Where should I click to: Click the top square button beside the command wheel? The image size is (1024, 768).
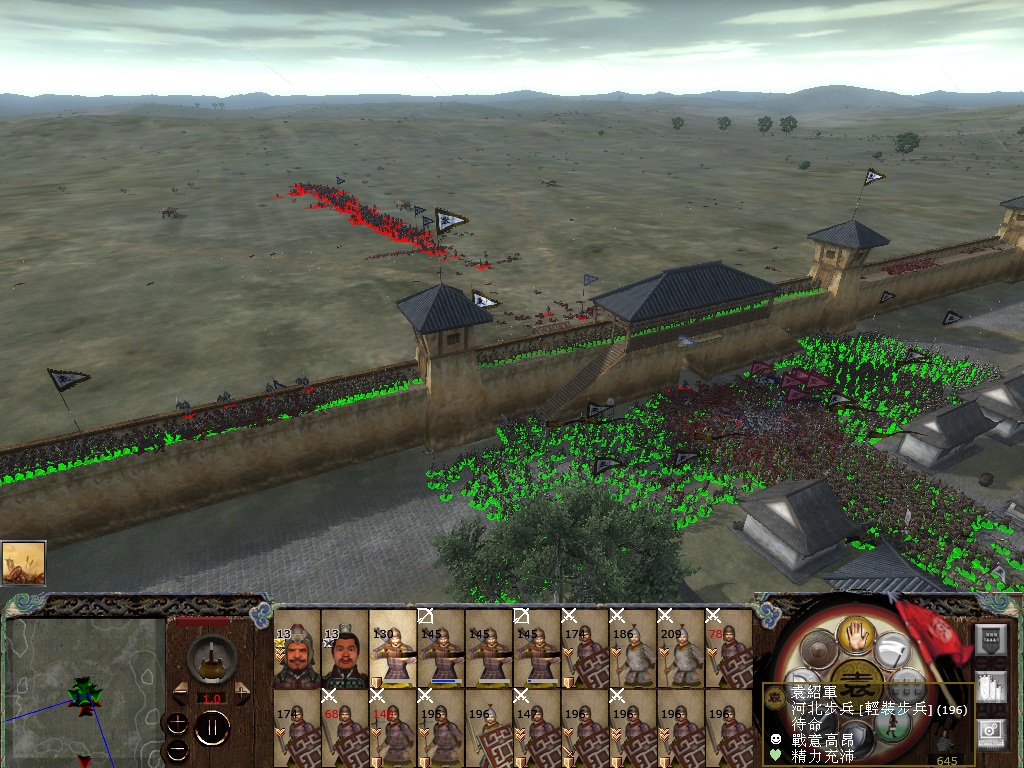click(x=990, y=641)
